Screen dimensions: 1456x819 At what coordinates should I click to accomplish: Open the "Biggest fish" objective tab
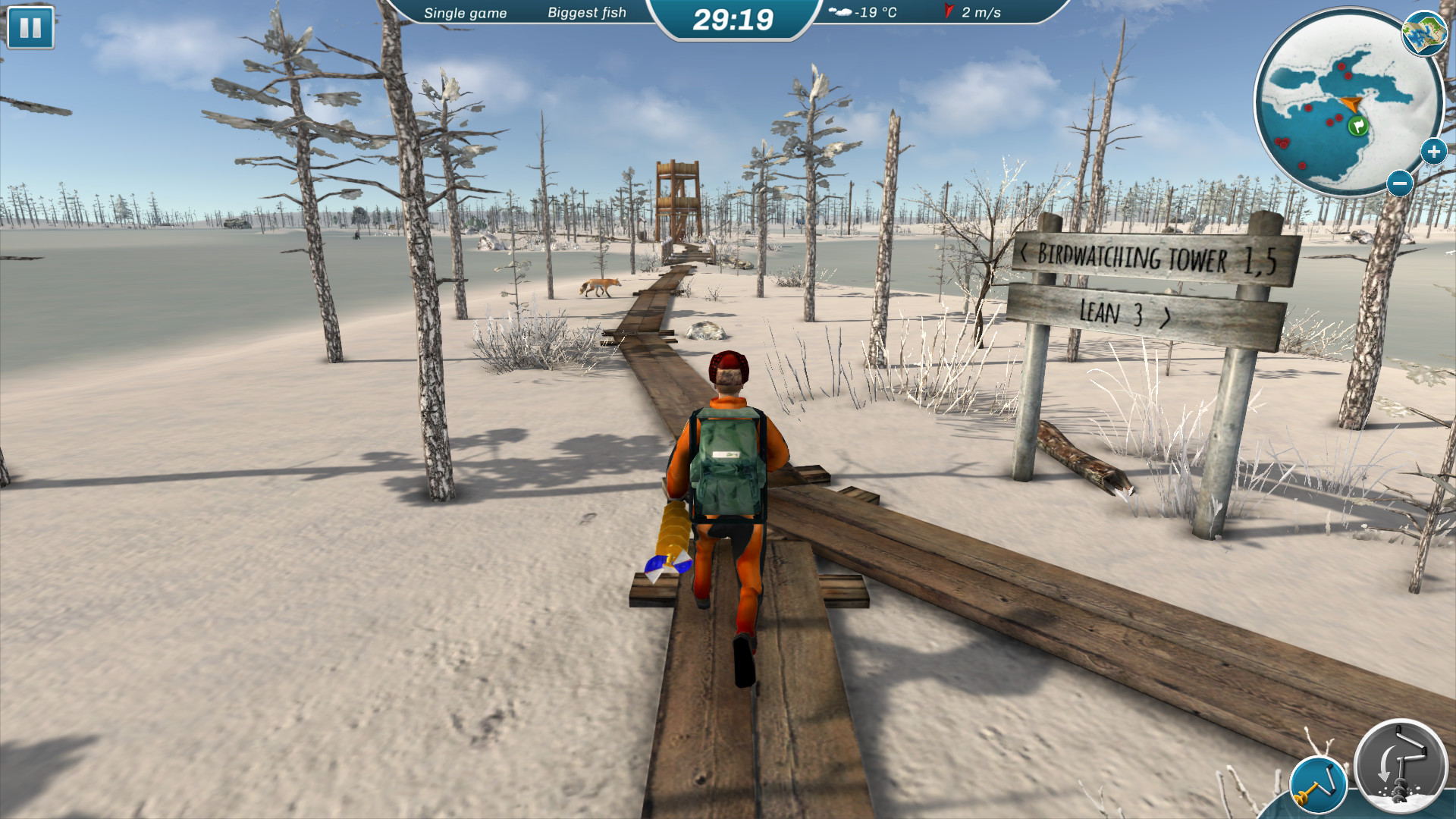[x=587, y=13]
